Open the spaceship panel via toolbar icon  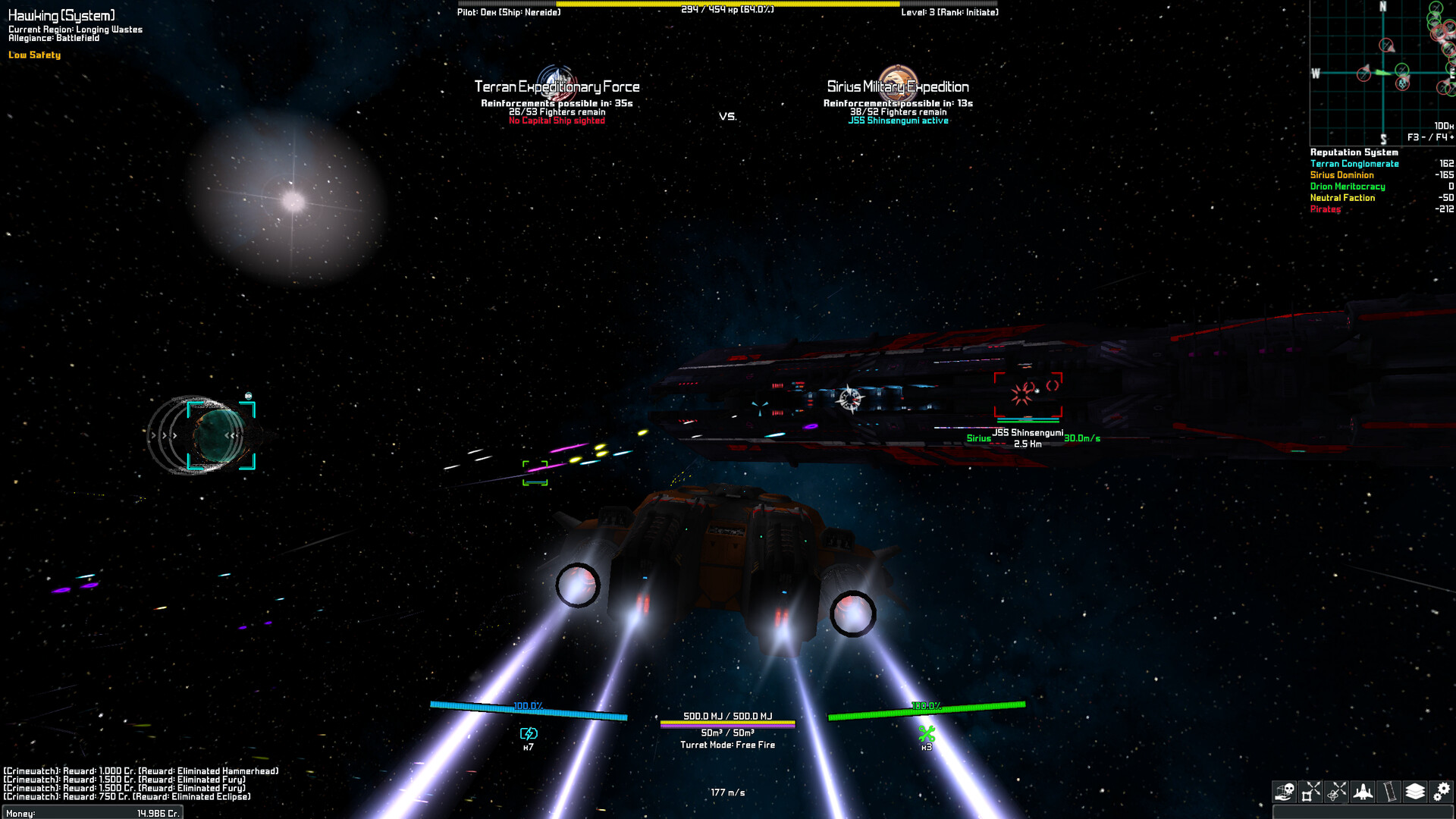[1363, 792]
